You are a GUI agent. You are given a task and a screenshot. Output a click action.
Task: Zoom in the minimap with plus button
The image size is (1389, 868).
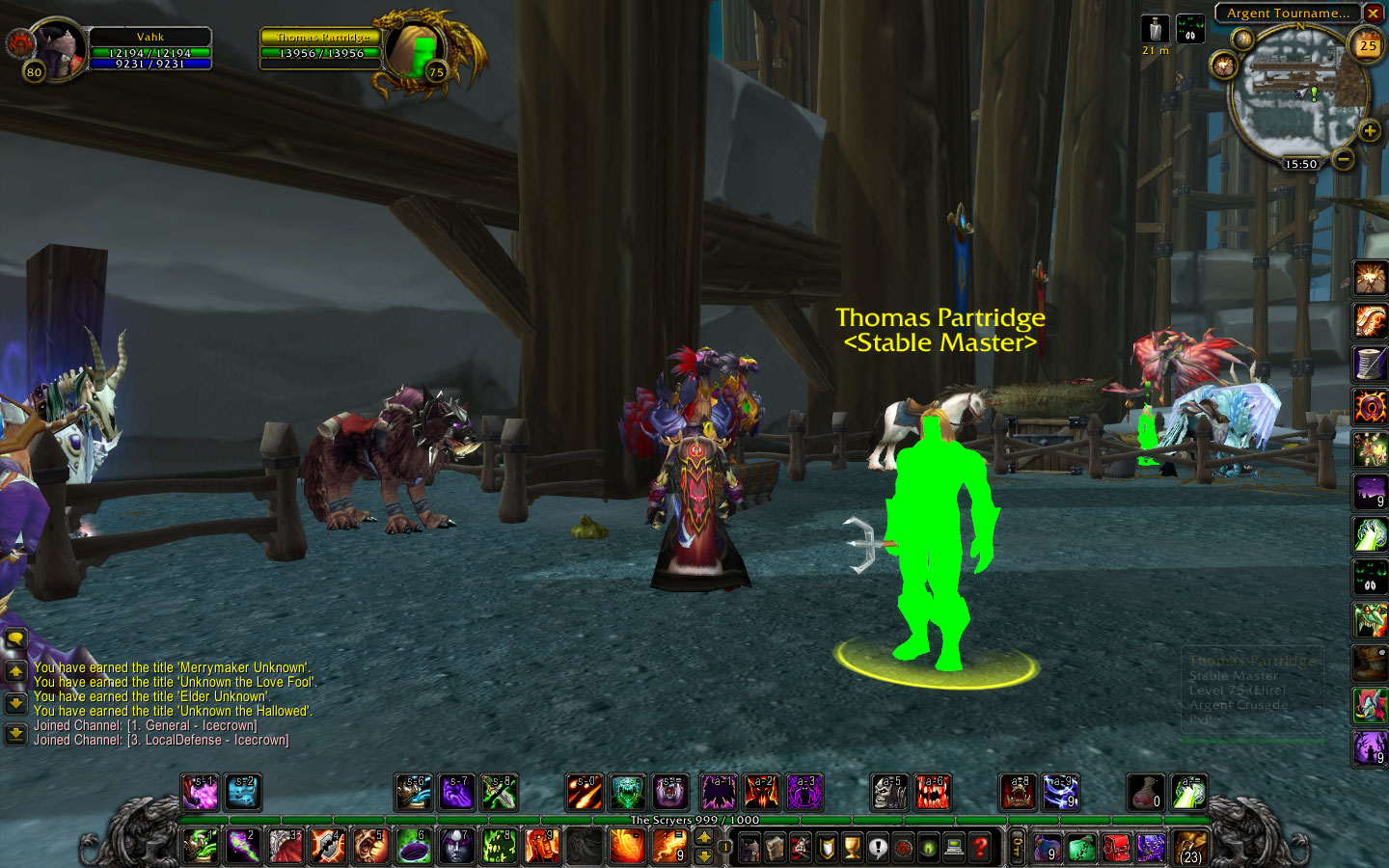click(1369, 130)
